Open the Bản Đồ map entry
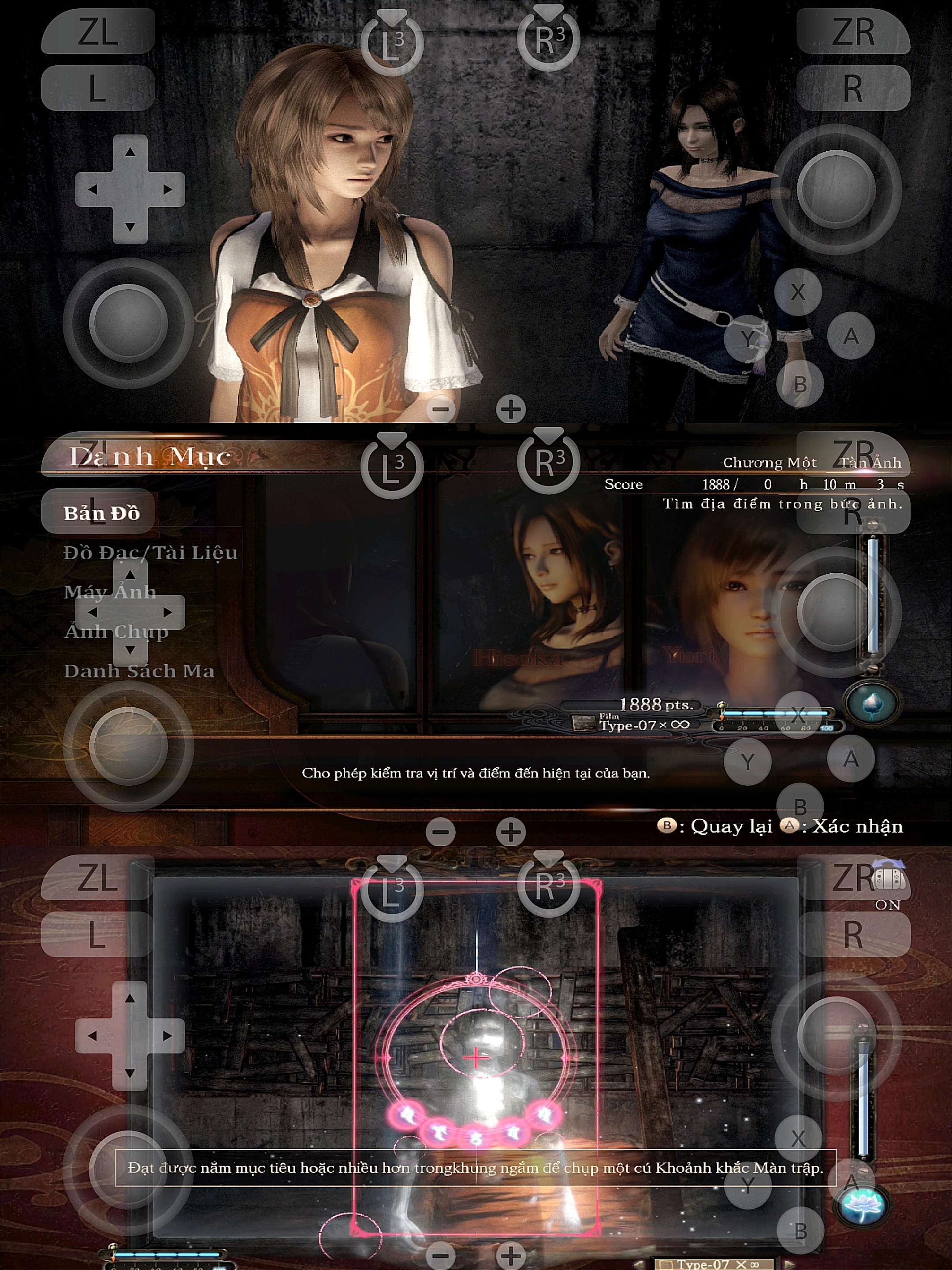952x1270 pixels. coord(101,513)
